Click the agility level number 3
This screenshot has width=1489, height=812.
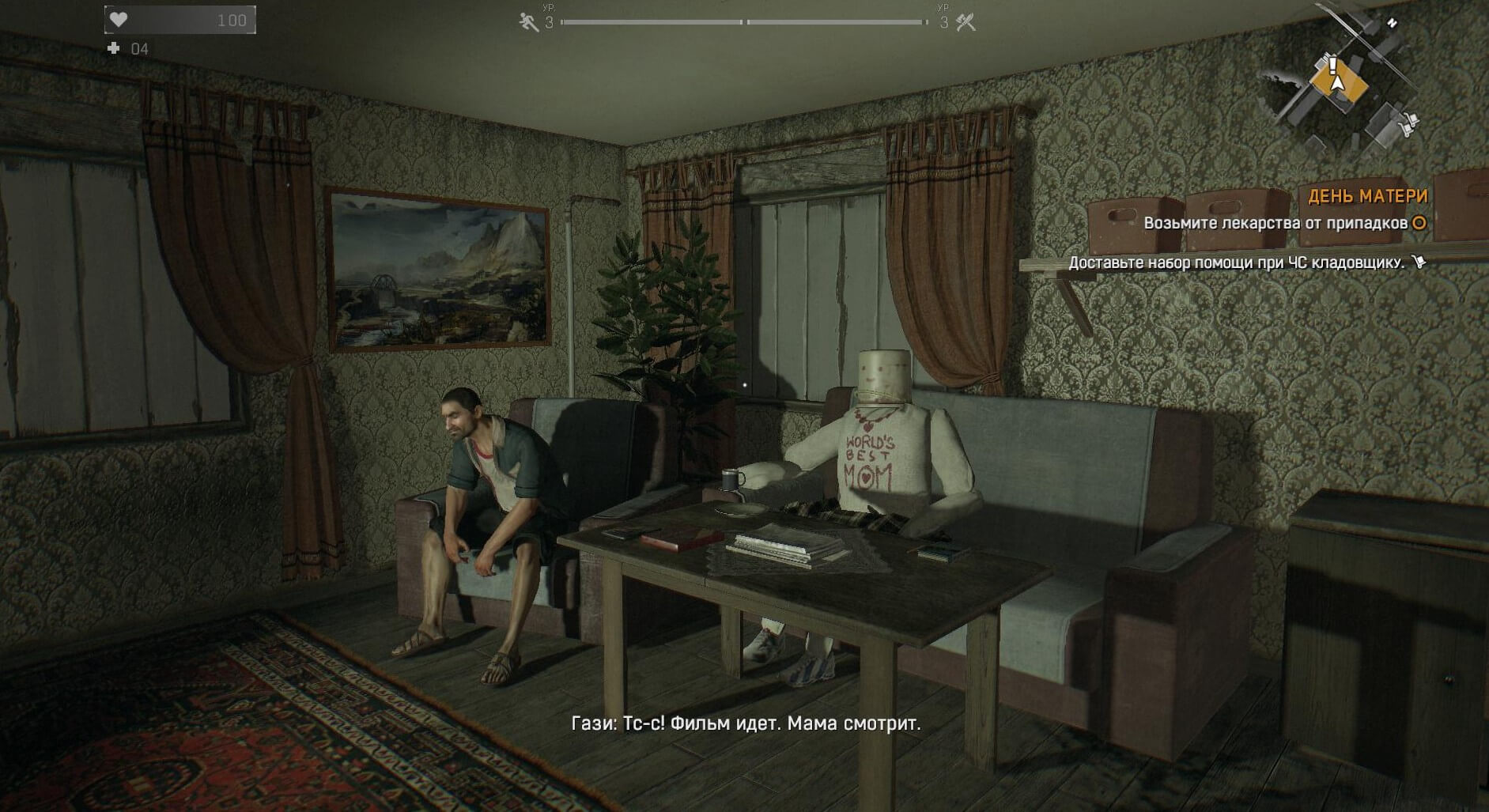pos(550,22)
